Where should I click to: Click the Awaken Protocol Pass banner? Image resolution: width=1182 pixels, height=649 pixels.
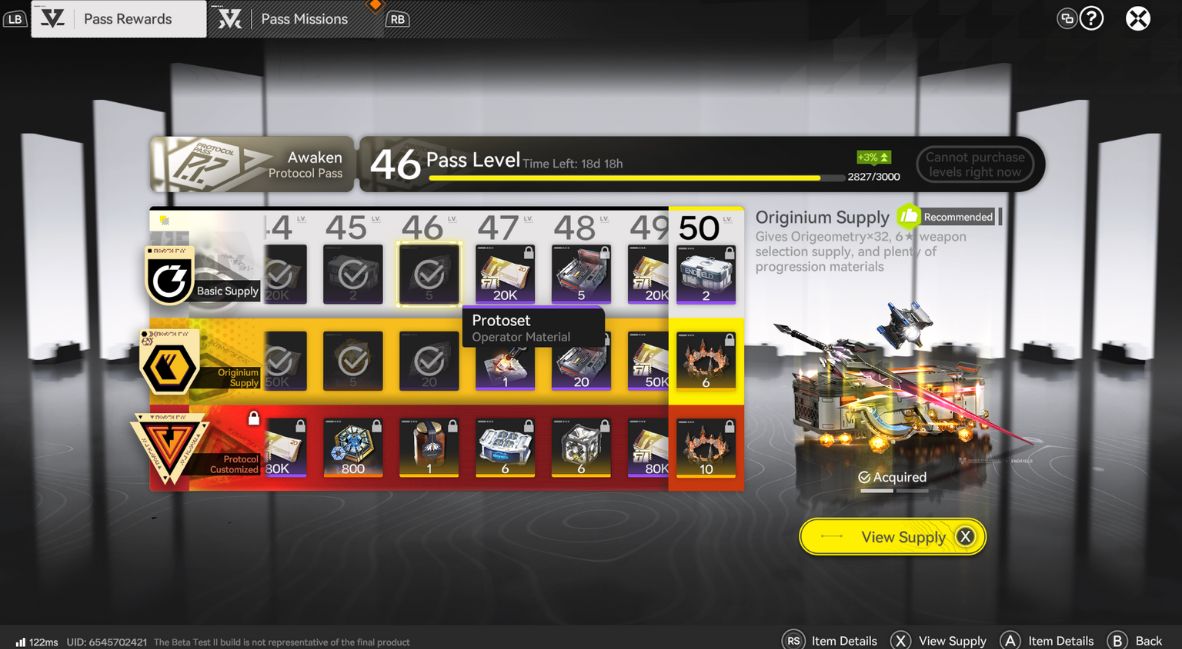point(252,164)
